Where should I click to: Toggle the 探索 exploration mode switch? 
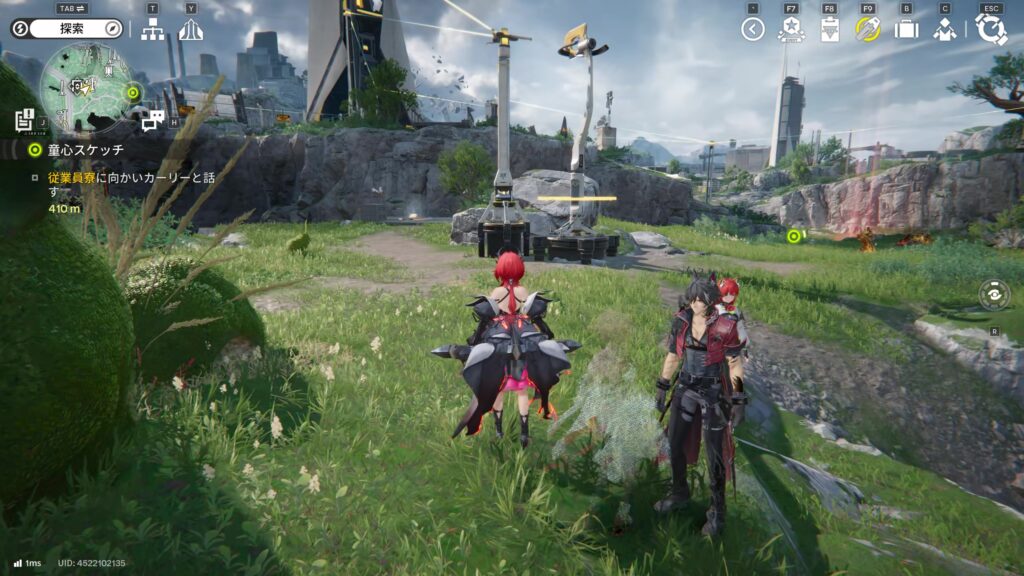pos(66,29)
